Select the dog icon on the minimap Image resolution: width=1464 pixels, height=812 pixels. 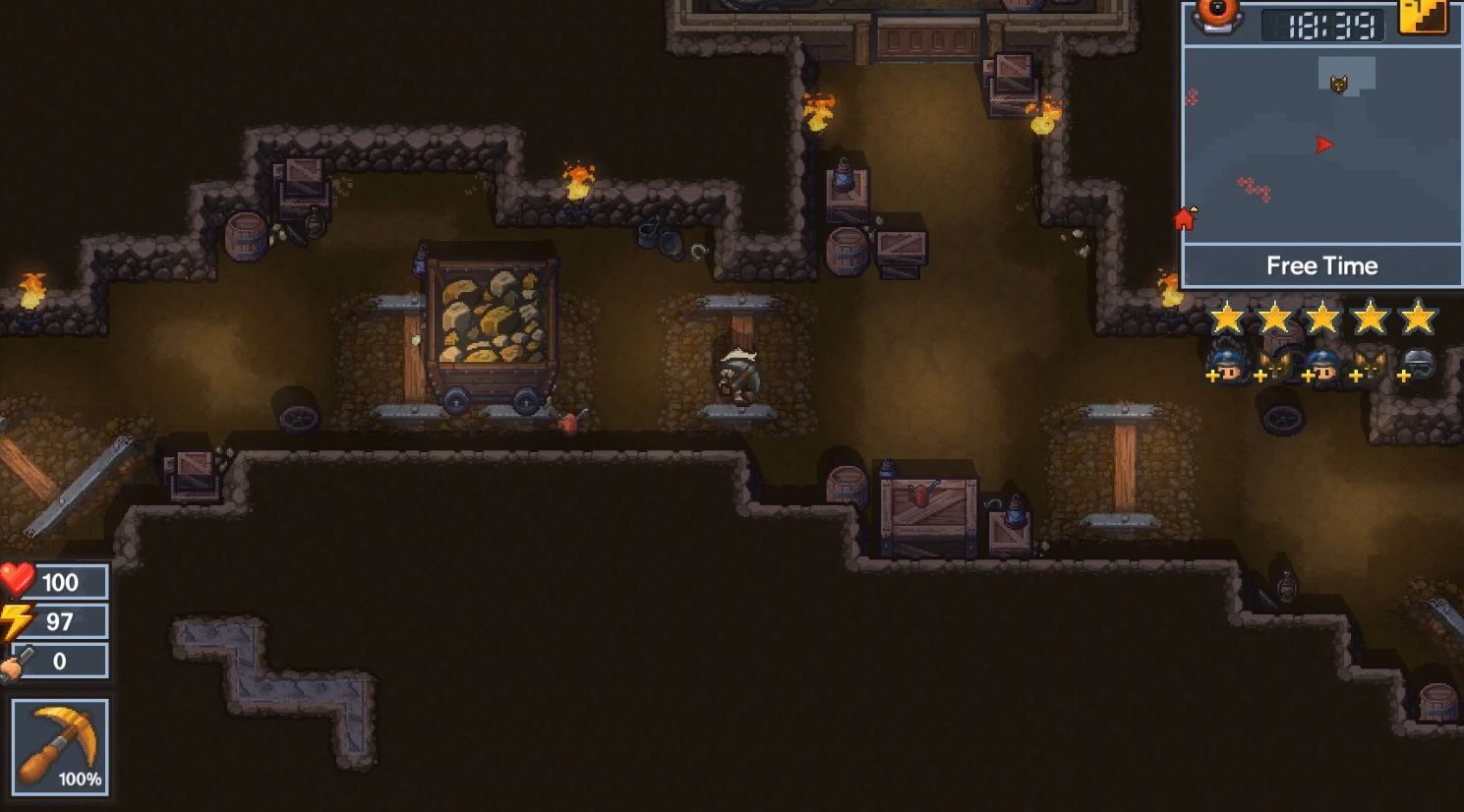(1338, 84)
